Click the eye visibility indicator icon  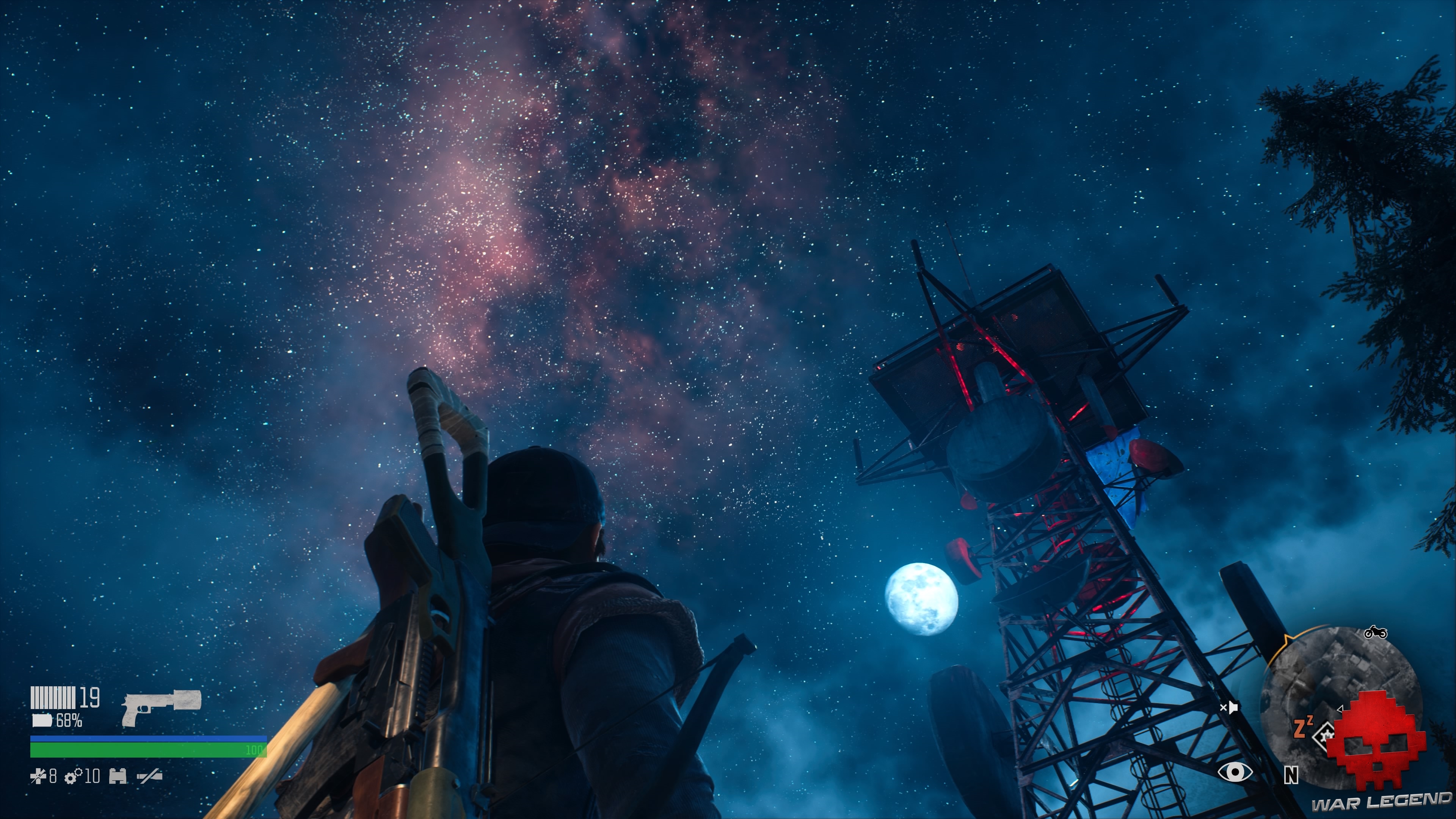point(1235,772)
